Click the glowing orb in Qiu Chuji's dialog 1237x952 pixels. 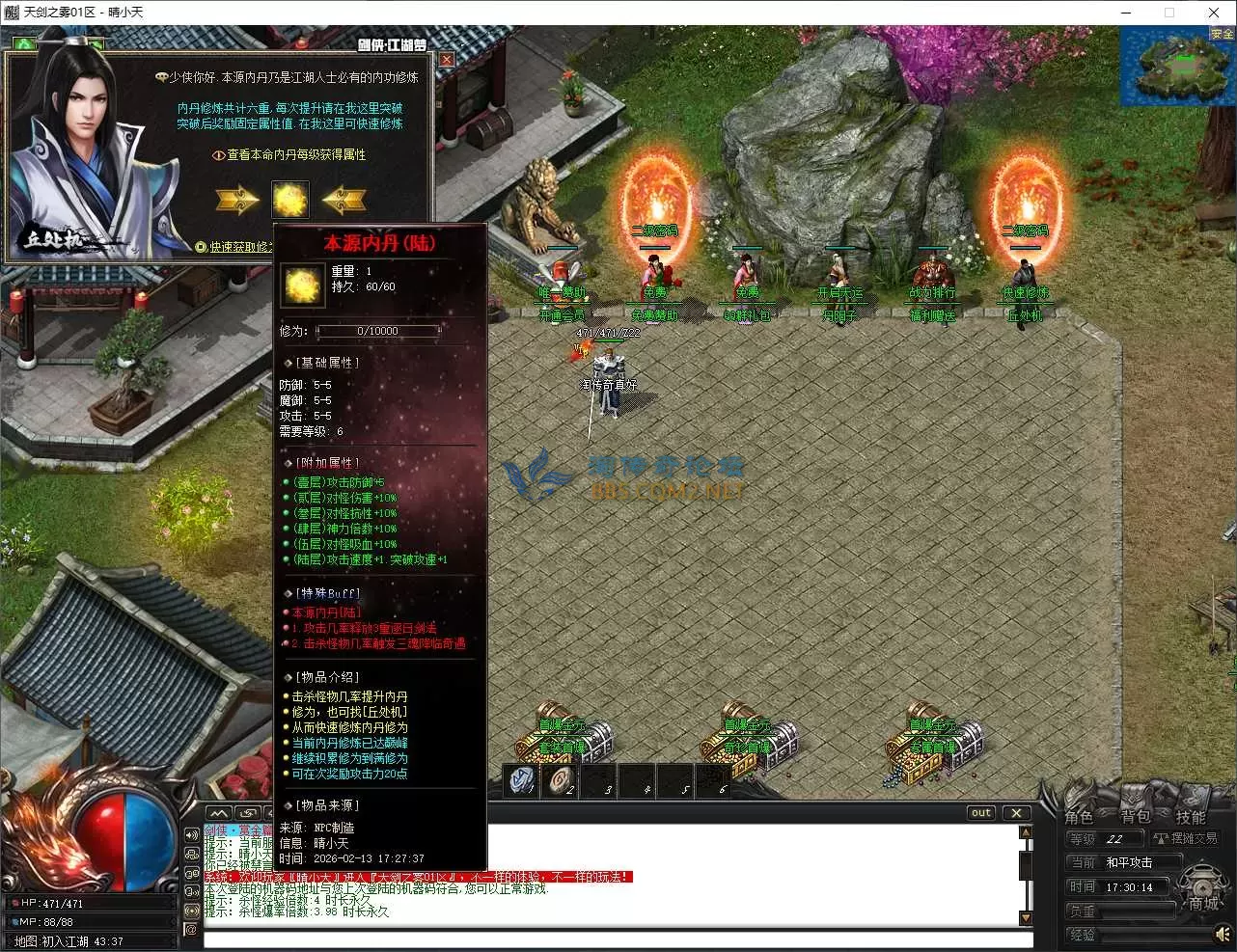(290, 200)
